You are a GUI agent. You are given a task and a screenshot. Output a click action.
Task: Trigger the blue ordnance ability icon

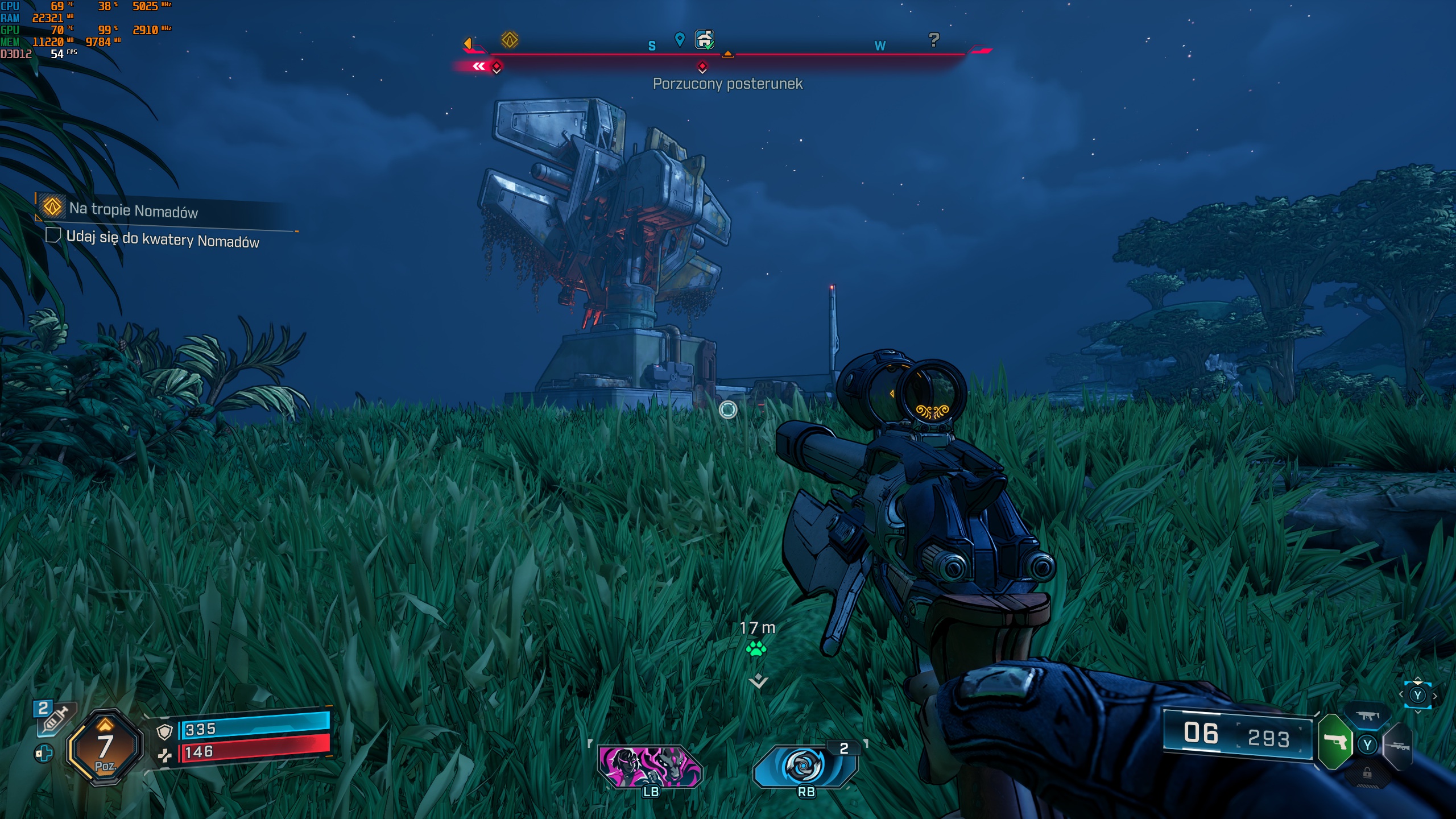click(804, 766)
